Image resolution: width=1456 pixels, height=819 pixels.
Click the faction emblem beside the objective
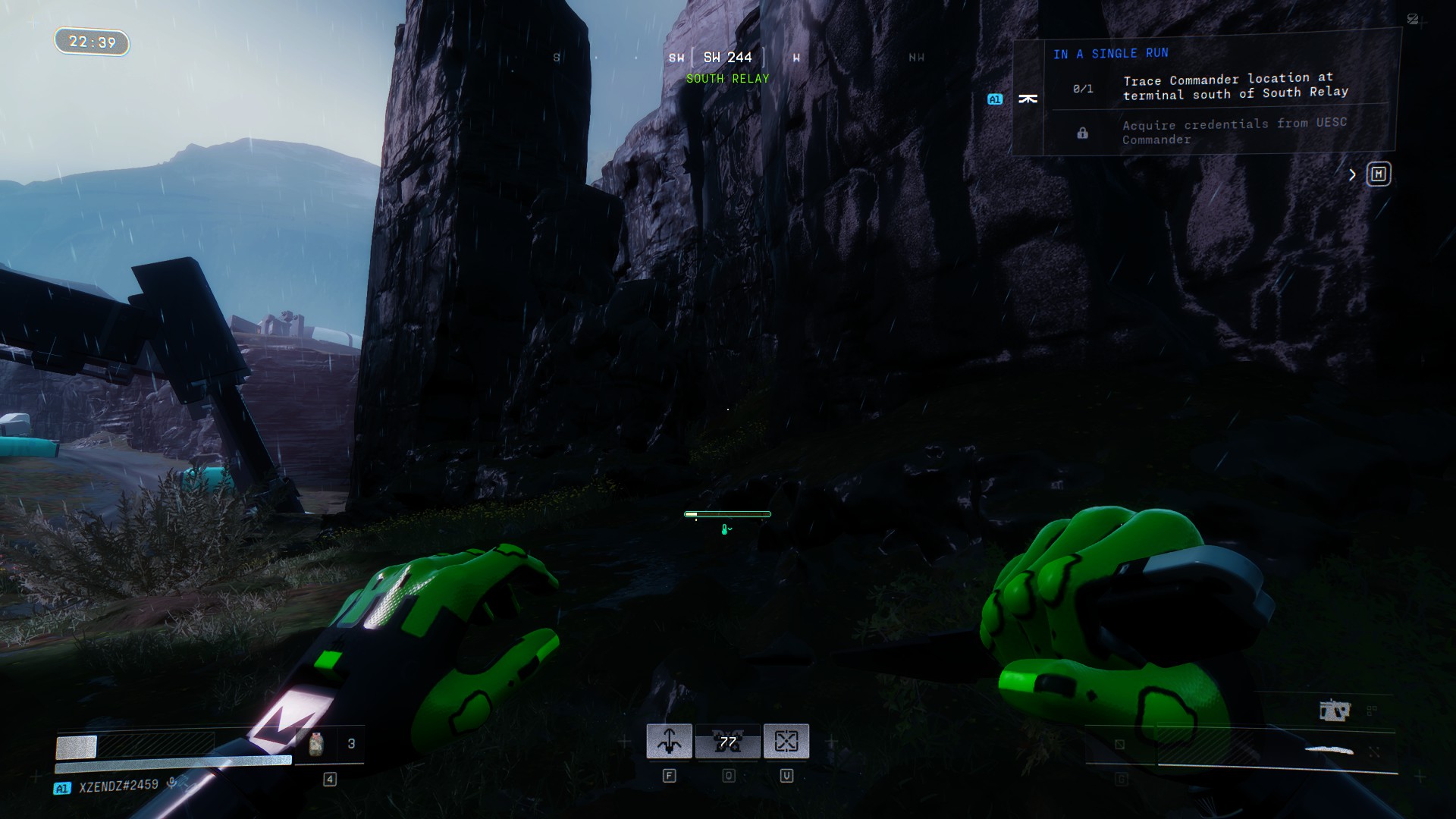[1028, 99]
